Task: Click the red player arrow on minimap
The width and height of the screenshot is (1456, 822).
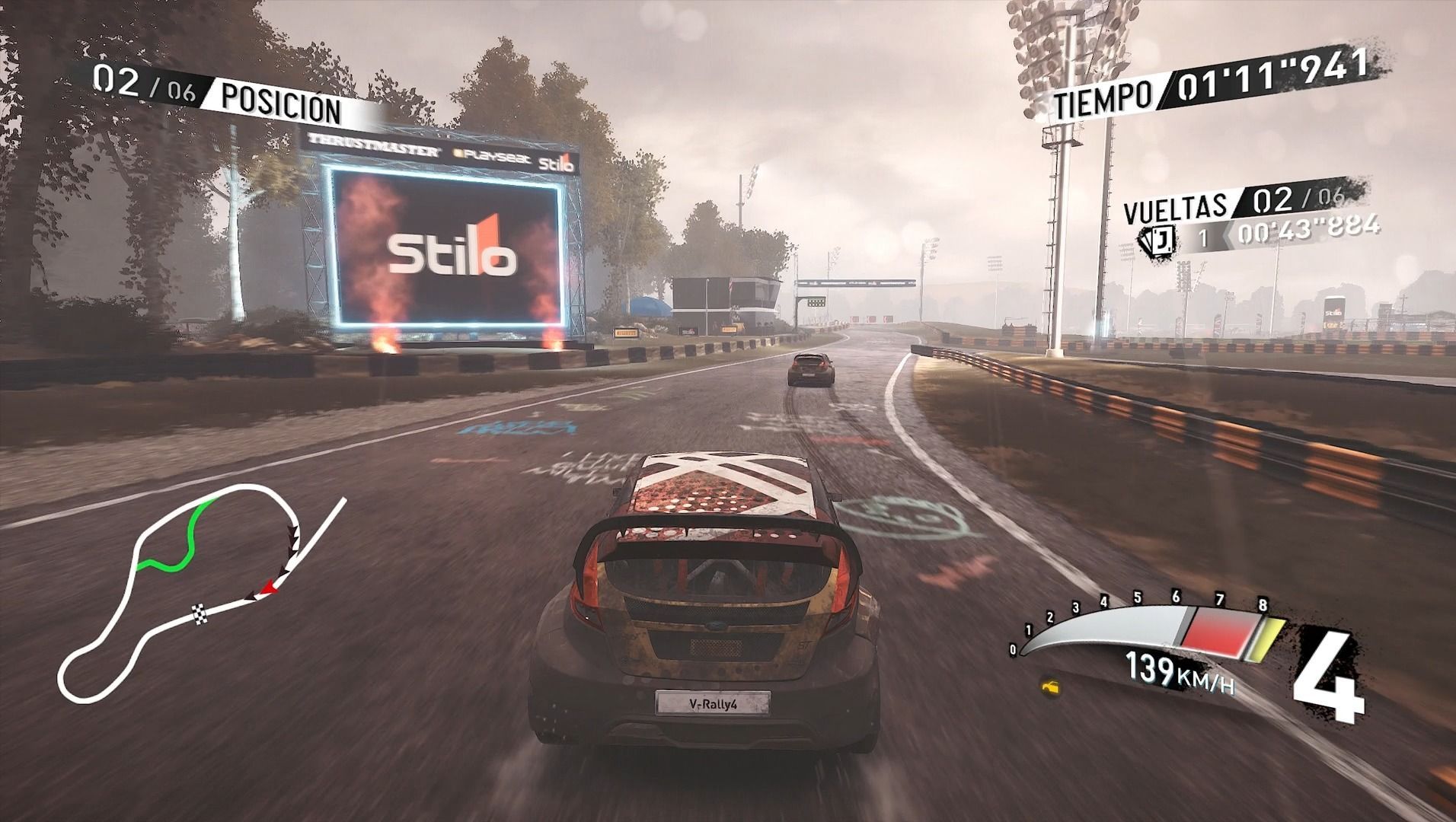Action: point(267,588)
